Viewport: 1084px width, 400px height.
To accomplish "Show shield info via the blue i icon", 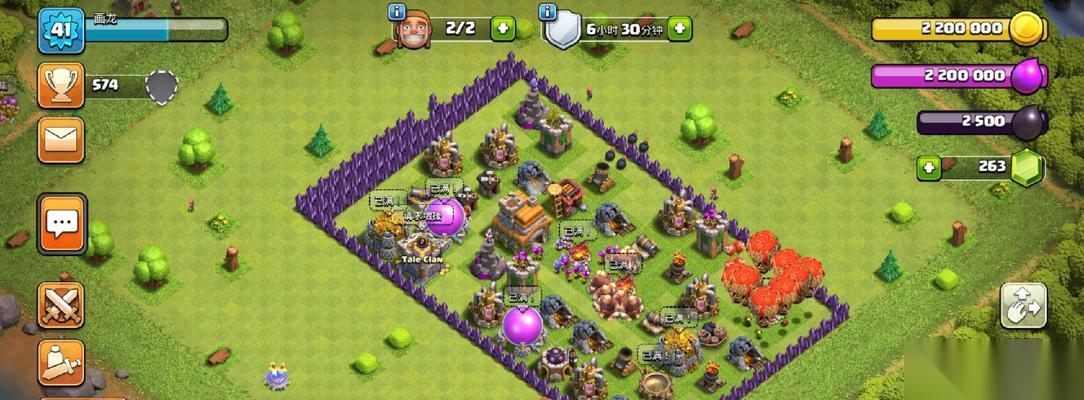I will 547,13.
